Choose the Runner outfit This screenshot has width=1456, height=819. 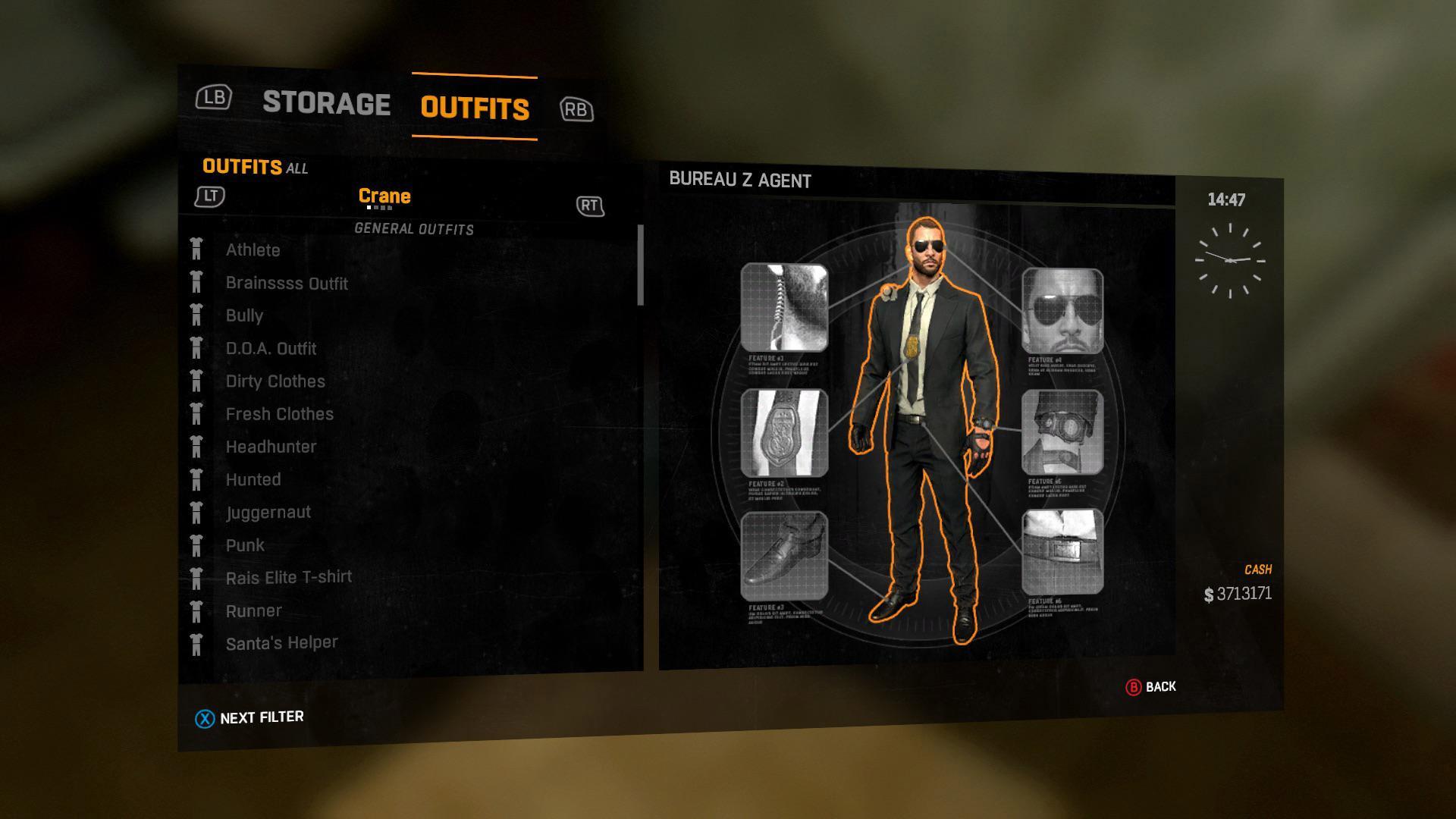tap(253, 611)
